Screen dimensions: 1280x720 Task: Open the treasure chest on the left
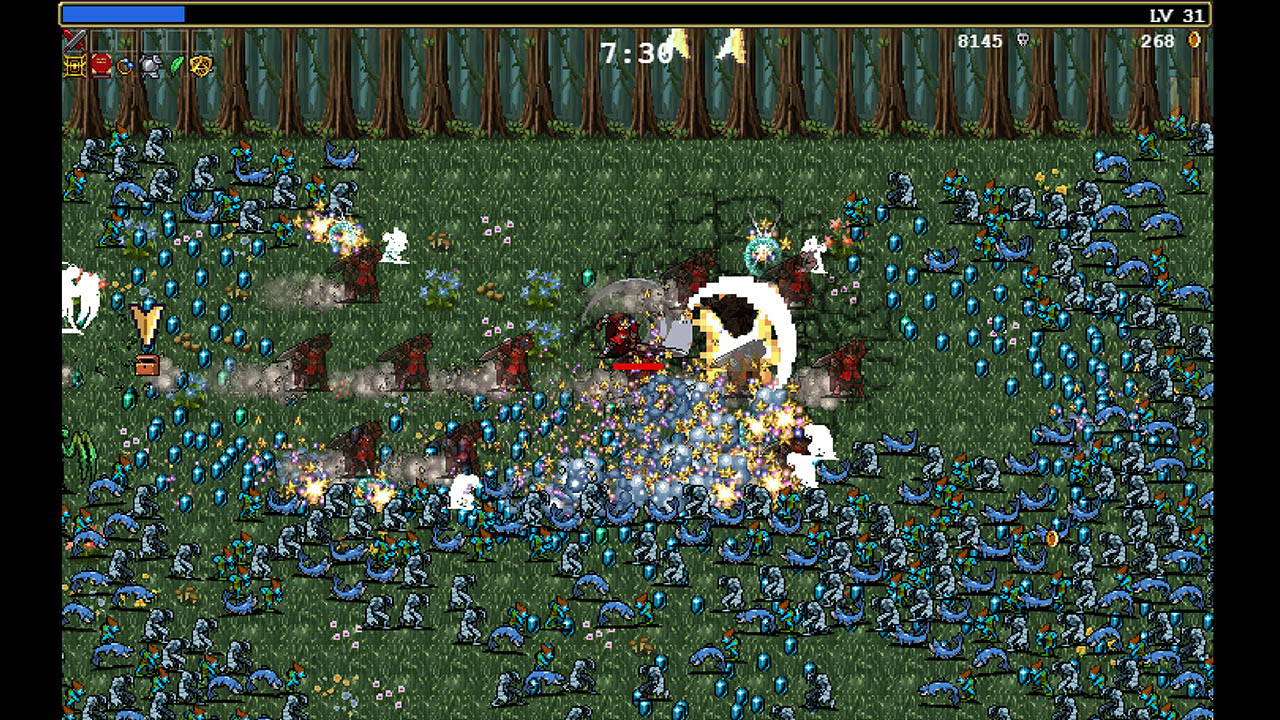[x=147, y=367]
